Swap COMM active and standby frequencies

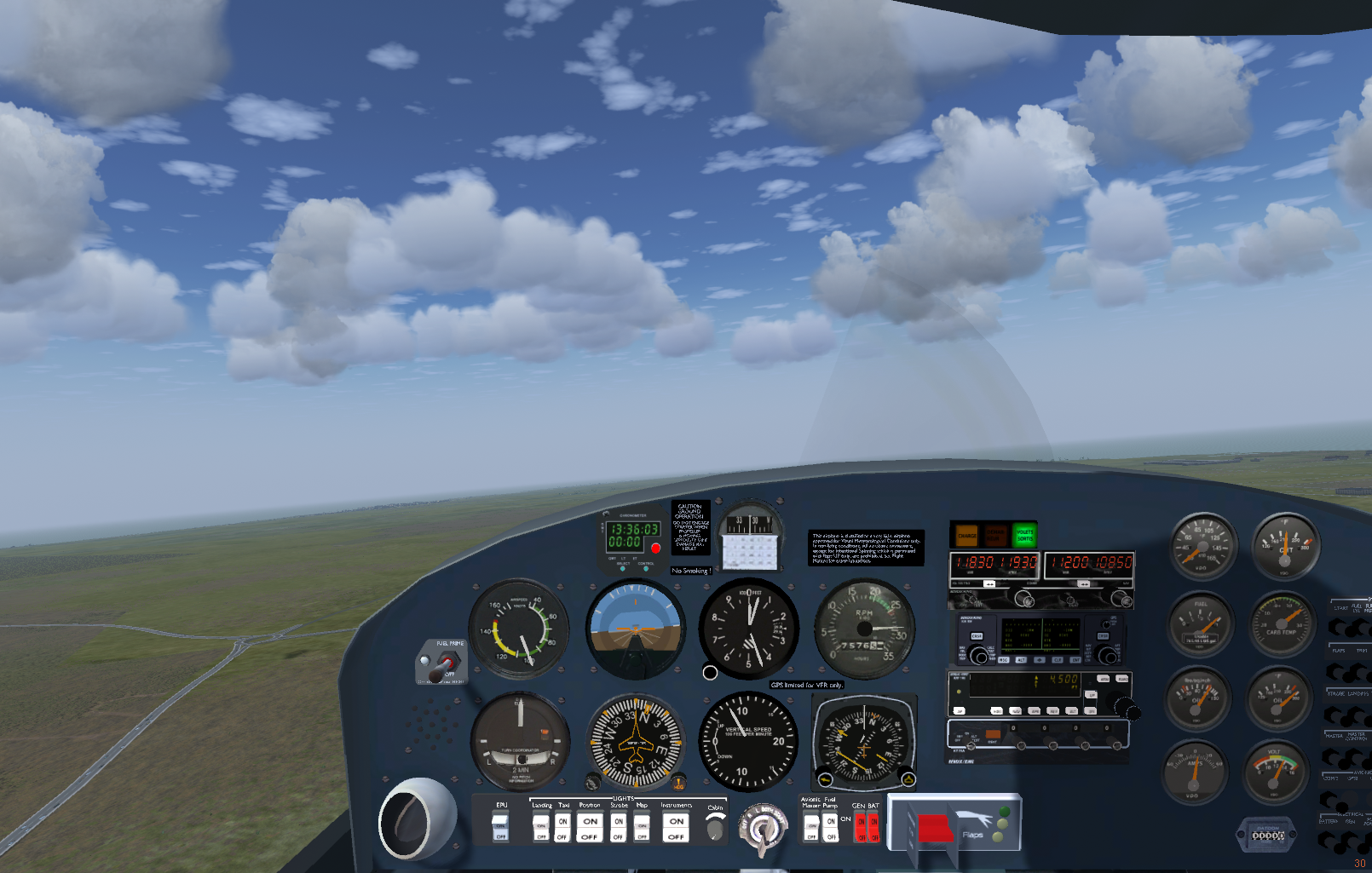click(989, 584)
